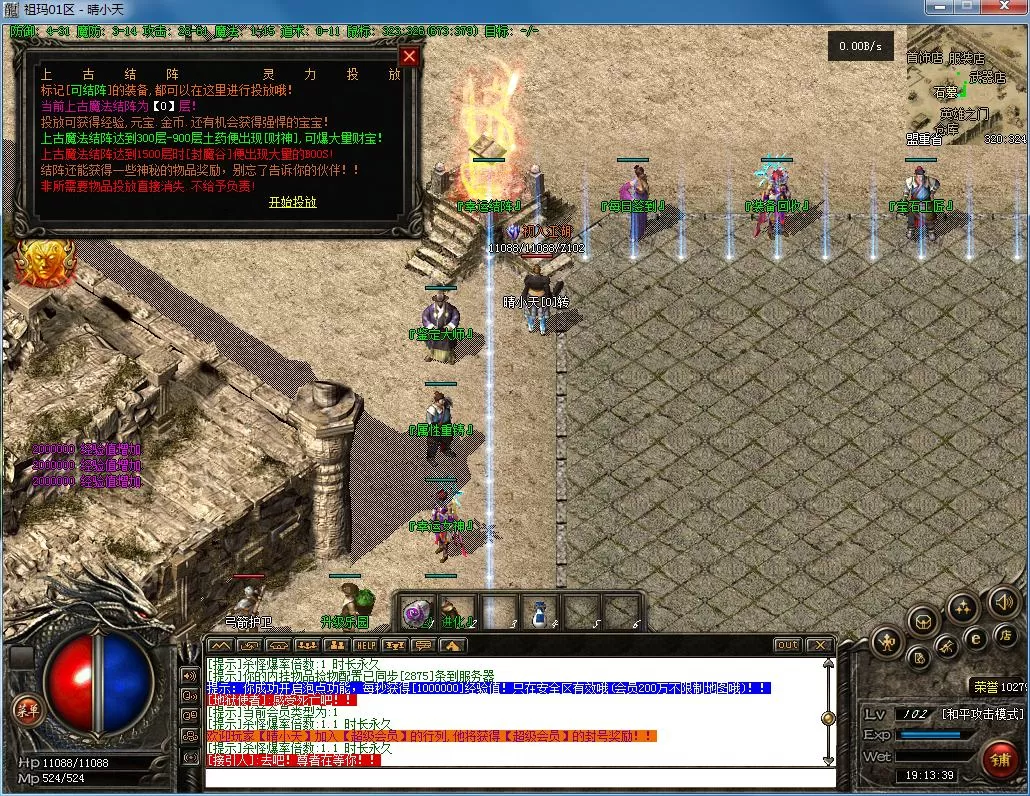Close the chat panel with X button

tap(820, 645)
